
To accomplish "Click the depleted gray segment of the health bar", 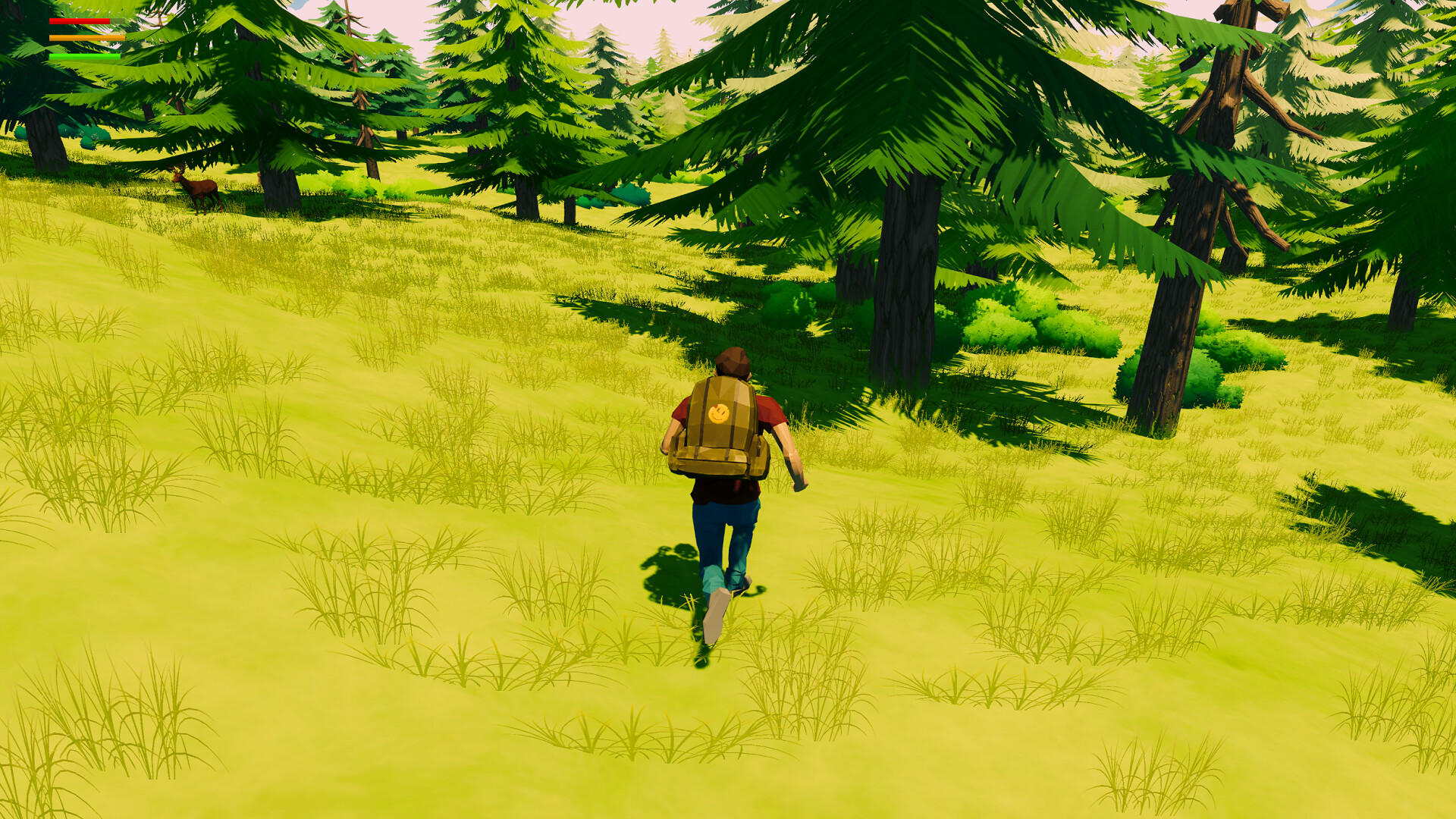I will tap(118, 21).
